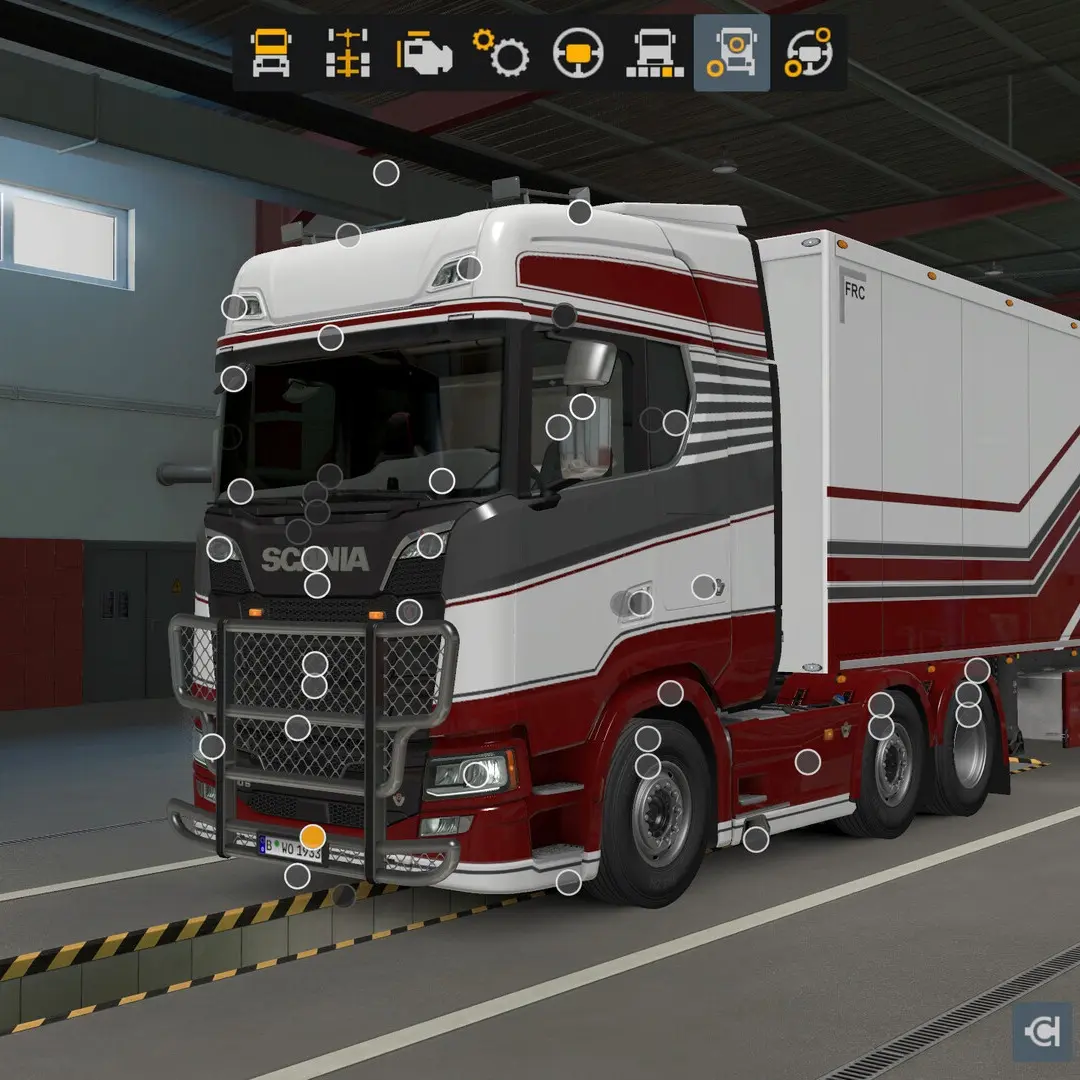Switch to the chassis tab
Screen dimensions: 1080x1080
[x=347, y=53]
